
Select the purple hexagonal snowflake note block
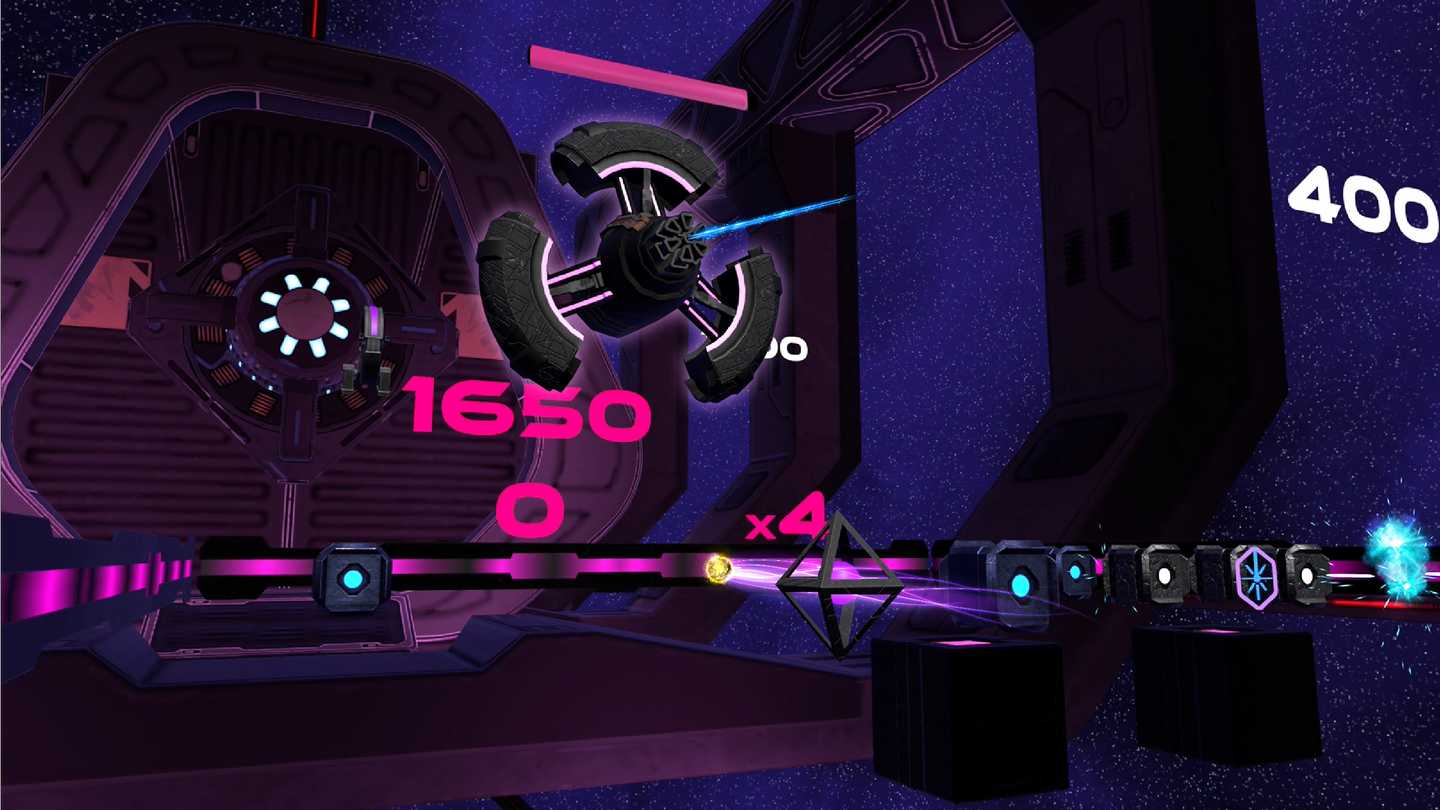[1256, 577]
